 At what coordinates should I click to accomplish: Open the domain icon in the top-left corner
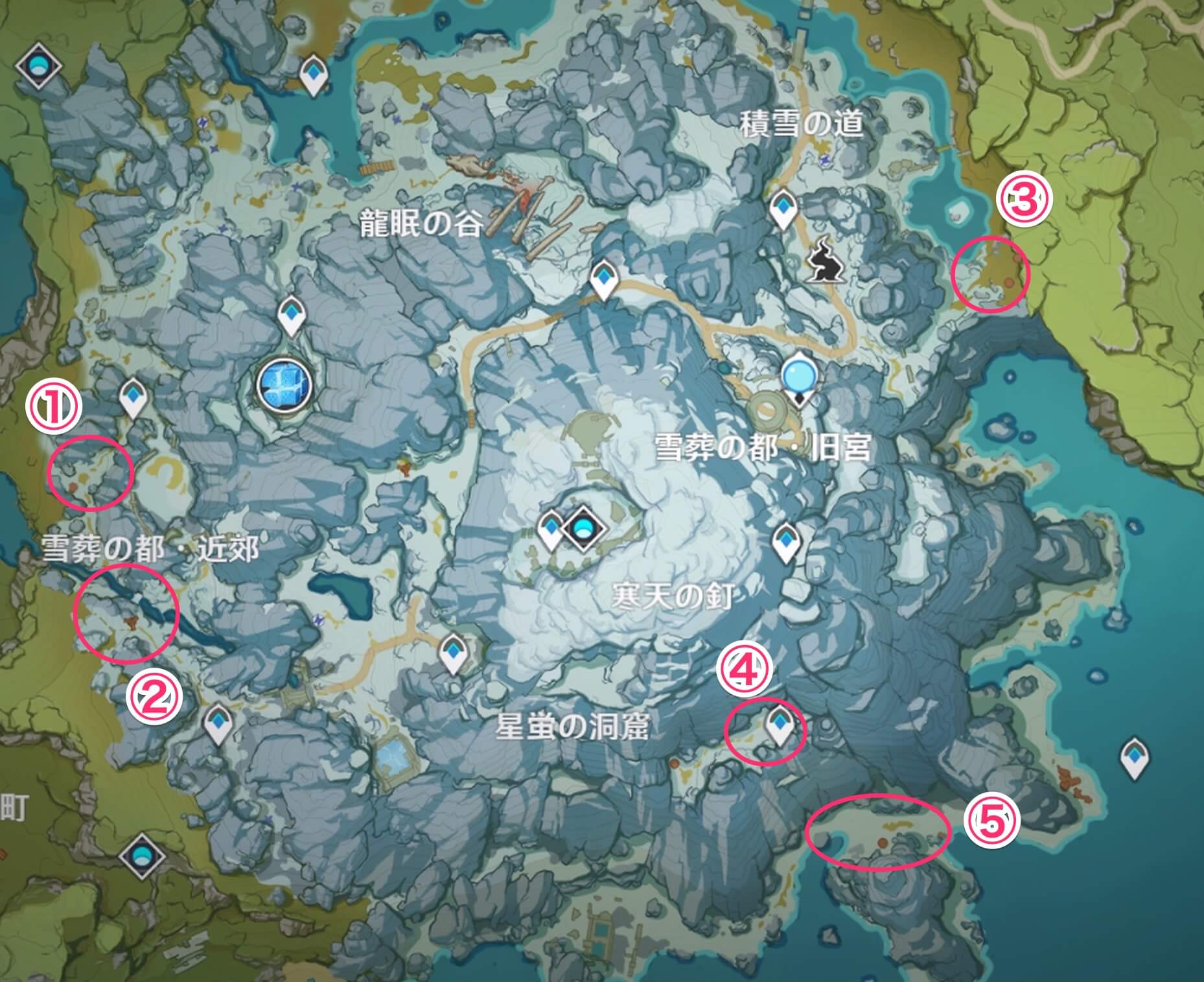pos(39,65)
